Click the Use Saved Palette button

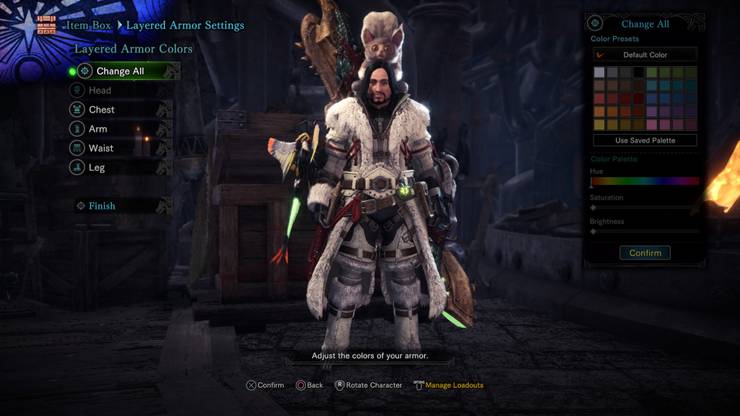644,141
